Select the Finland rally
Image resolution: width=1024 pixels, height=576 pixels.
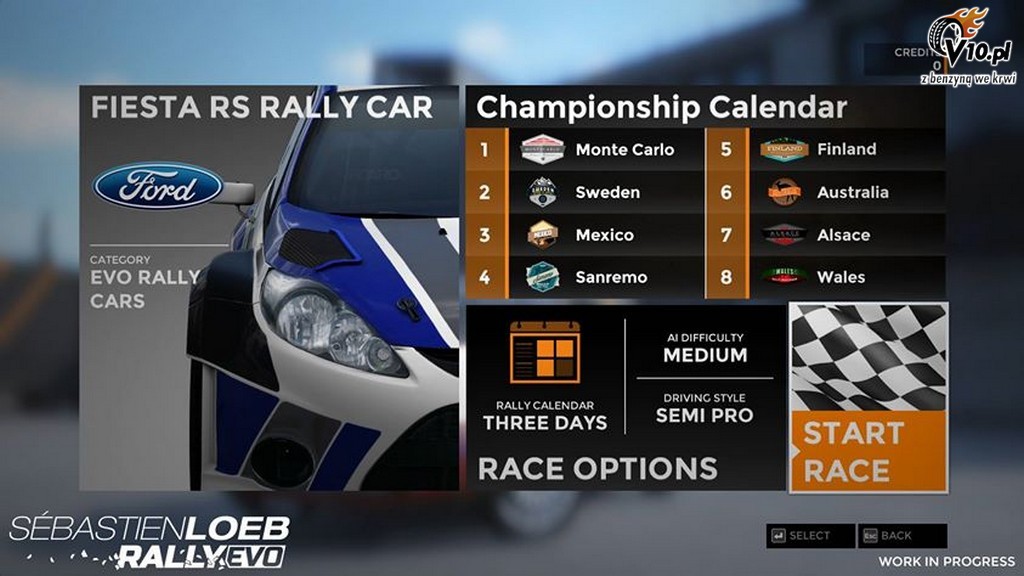[x=826, y=150]
